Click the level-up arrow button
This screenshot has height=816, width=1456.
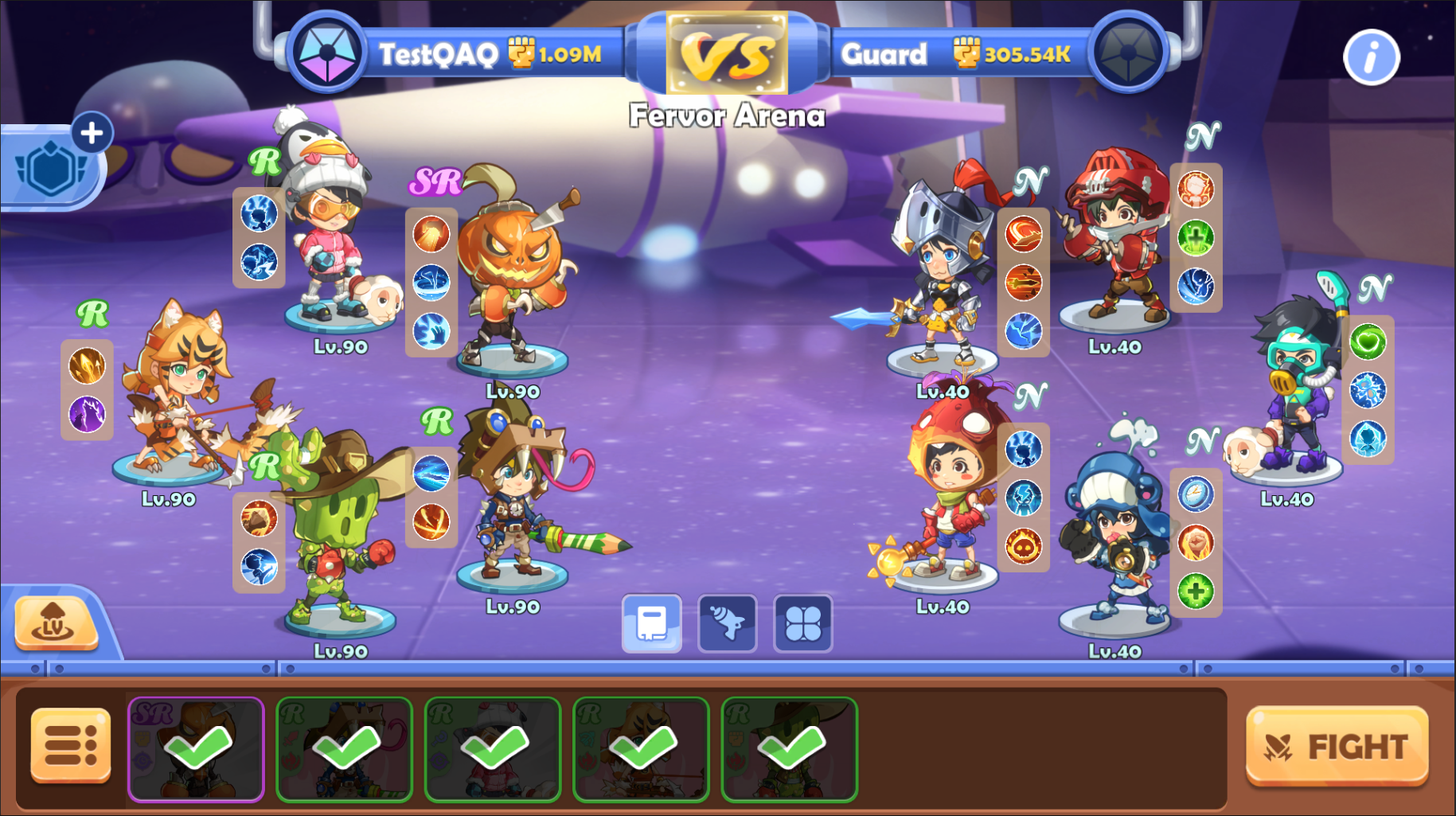[x=55, y=623]
